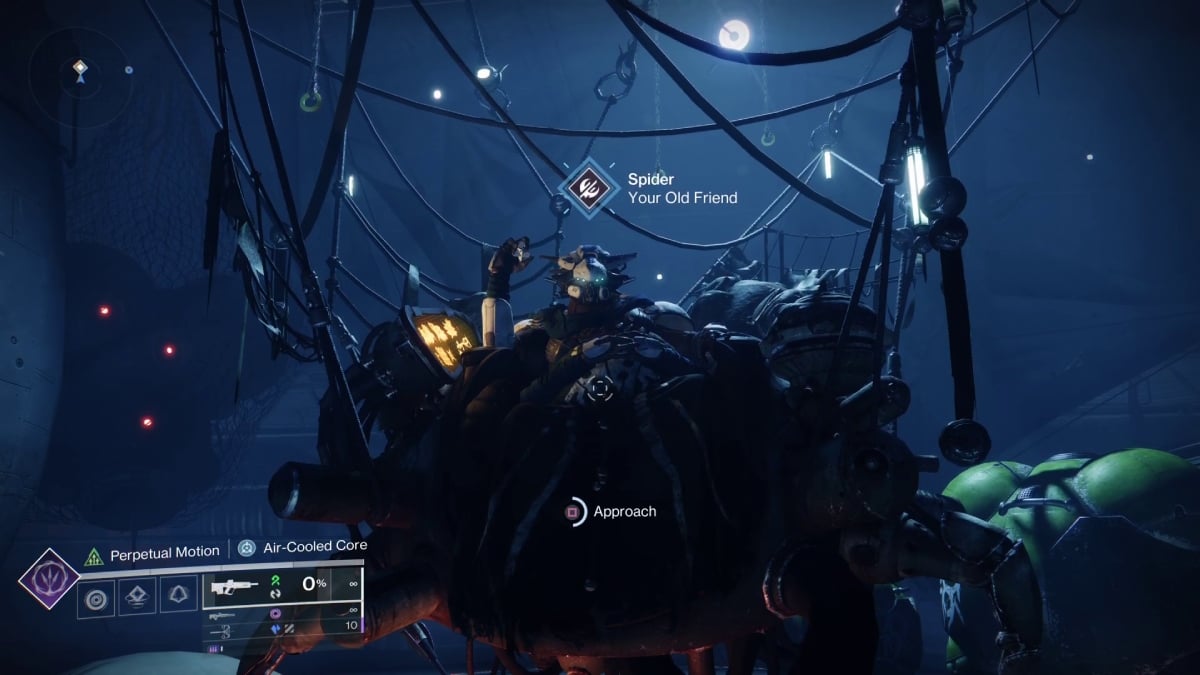Click the green Perpetual Motion buff icon
1200x675 pixels.
pos(95,552)
